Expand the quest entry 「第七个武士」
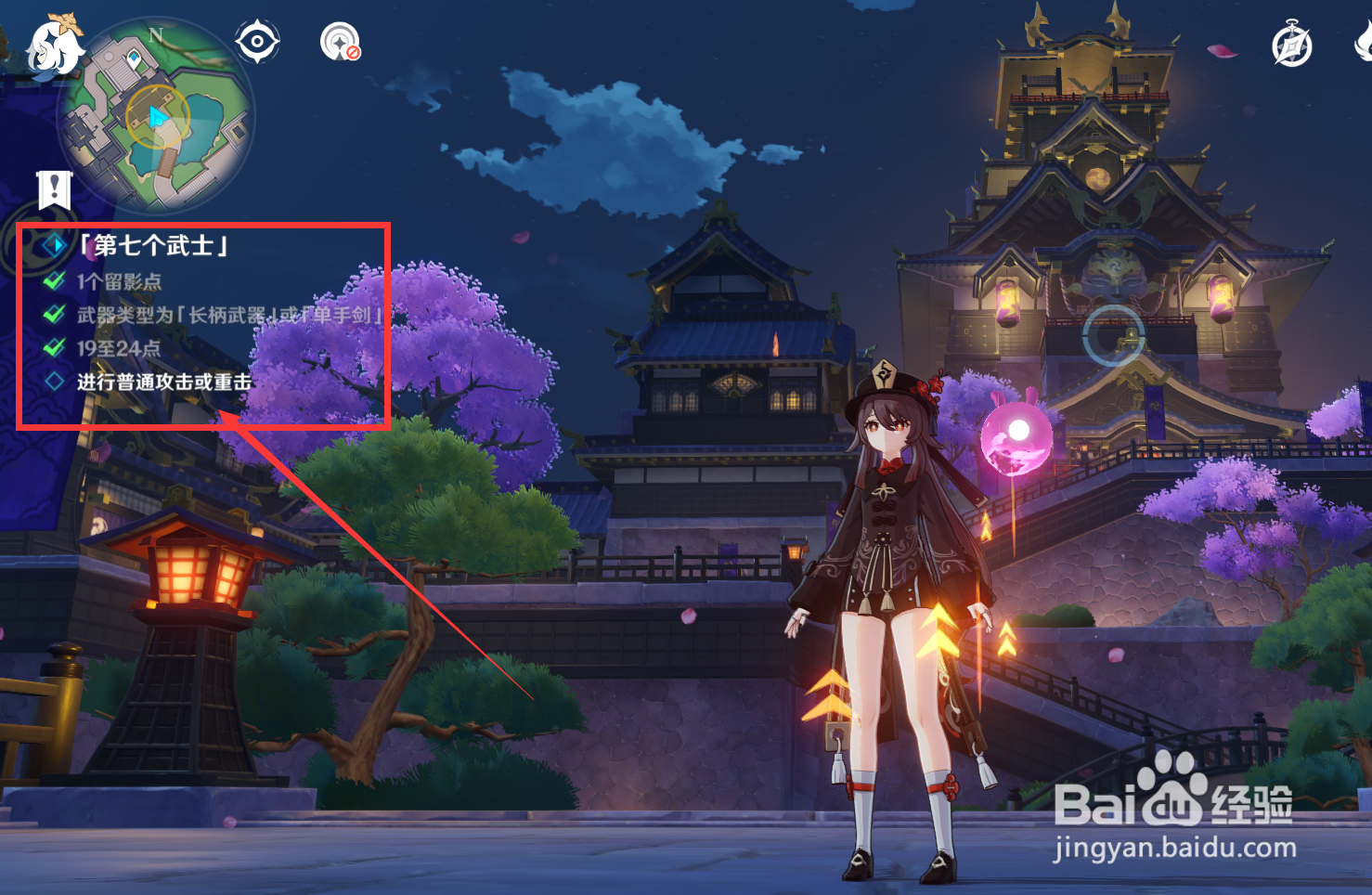 coord(151,245)
